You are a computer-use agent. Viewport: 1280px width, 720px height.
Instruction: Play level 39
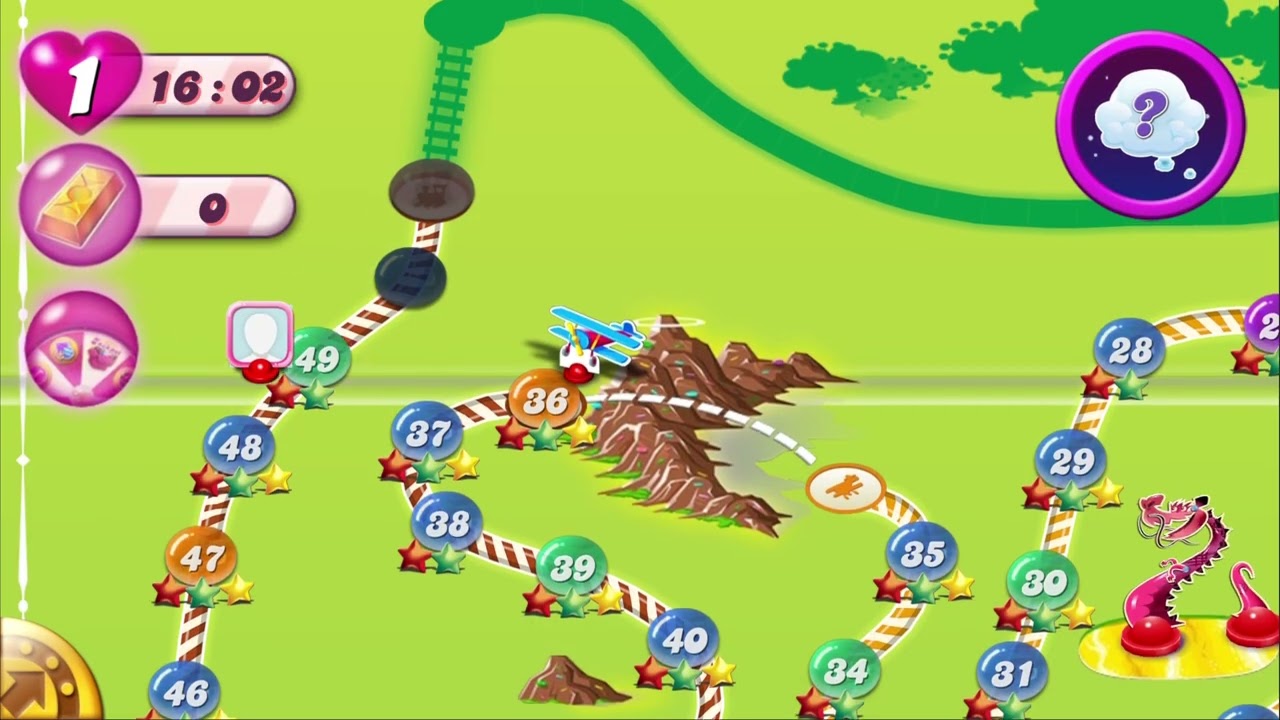(x=572, y=568)
